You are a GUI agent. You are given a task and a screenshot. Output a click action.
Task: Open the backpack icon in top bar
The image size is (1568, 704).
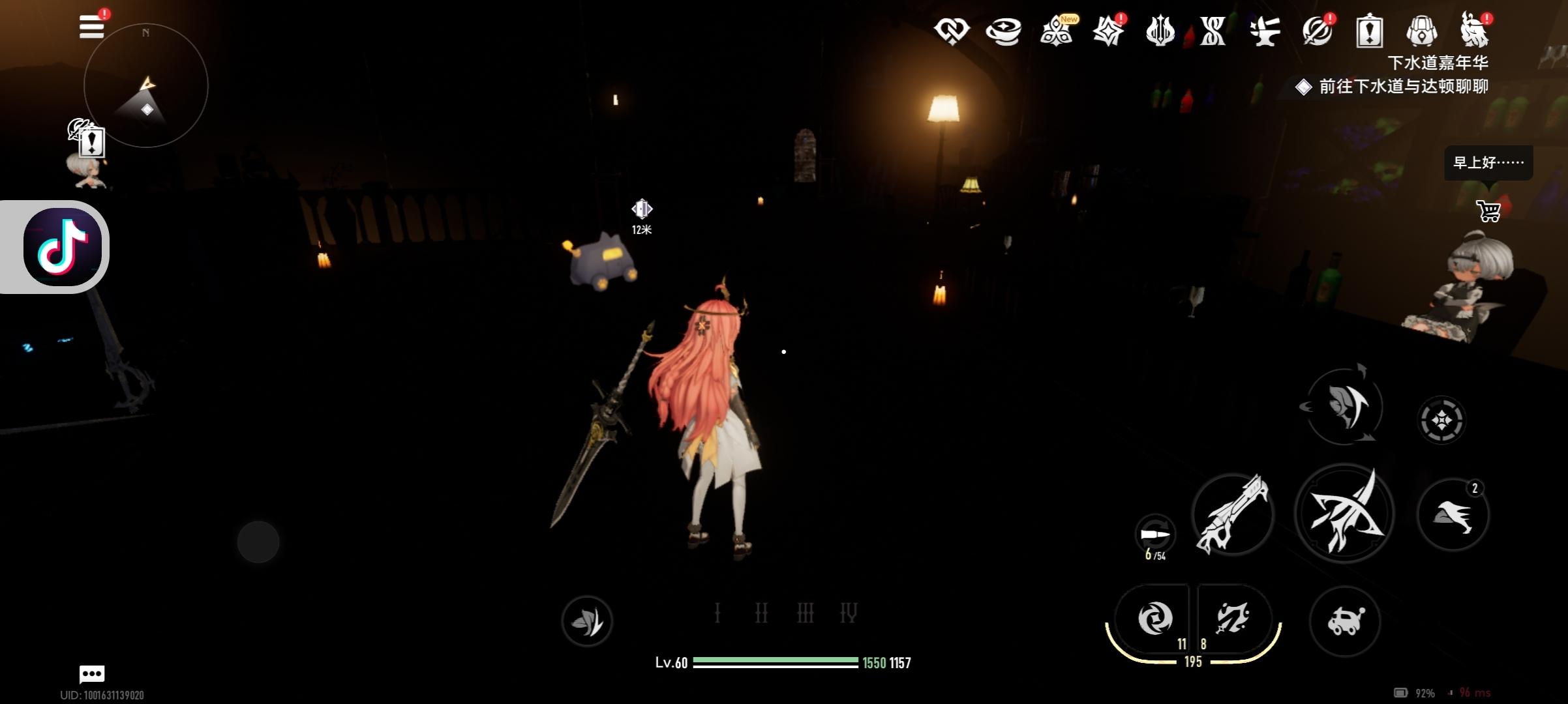1421,31
